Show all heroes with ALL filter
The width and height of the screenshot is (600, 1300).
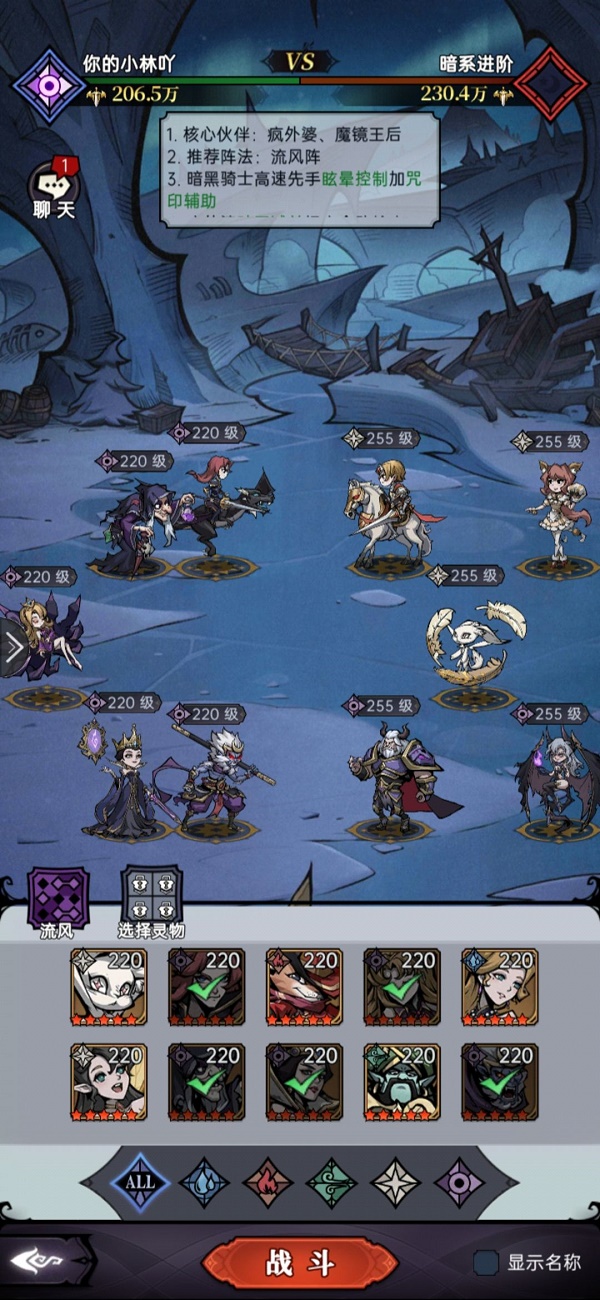(x=140, y=1181)
